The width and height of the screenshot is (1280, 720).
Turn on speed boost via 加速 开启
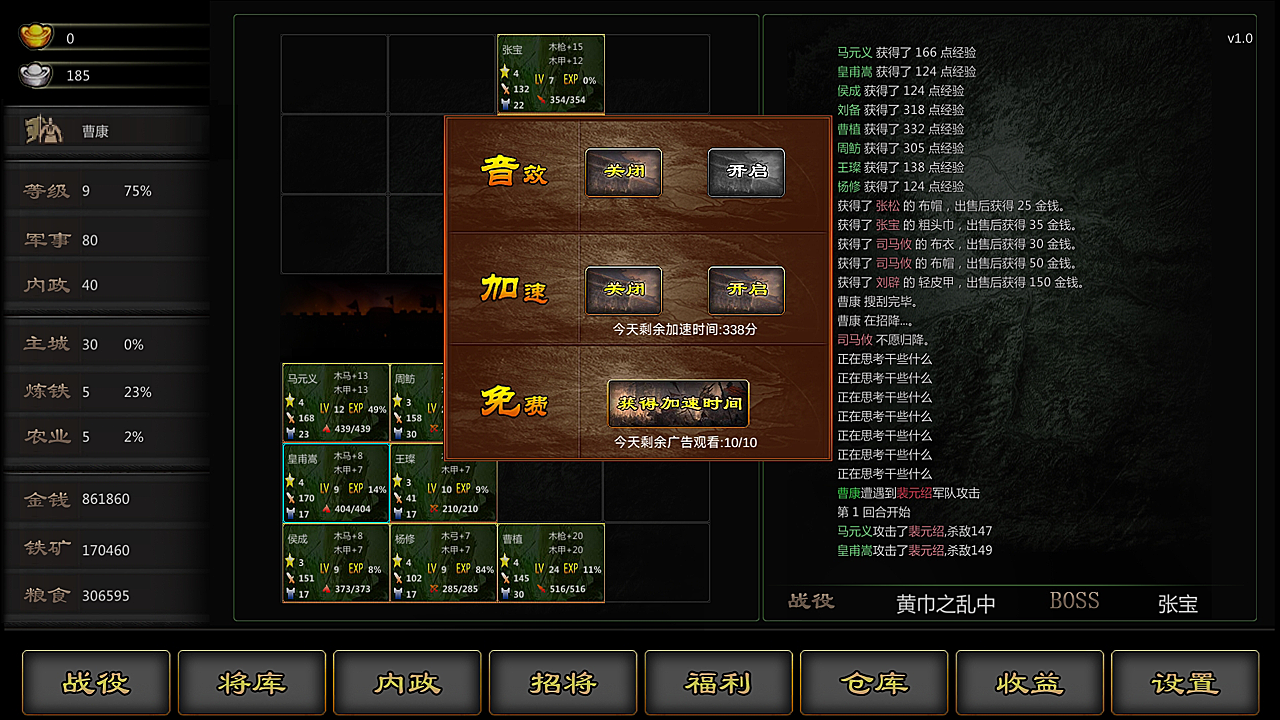click(x=746, y=291)
